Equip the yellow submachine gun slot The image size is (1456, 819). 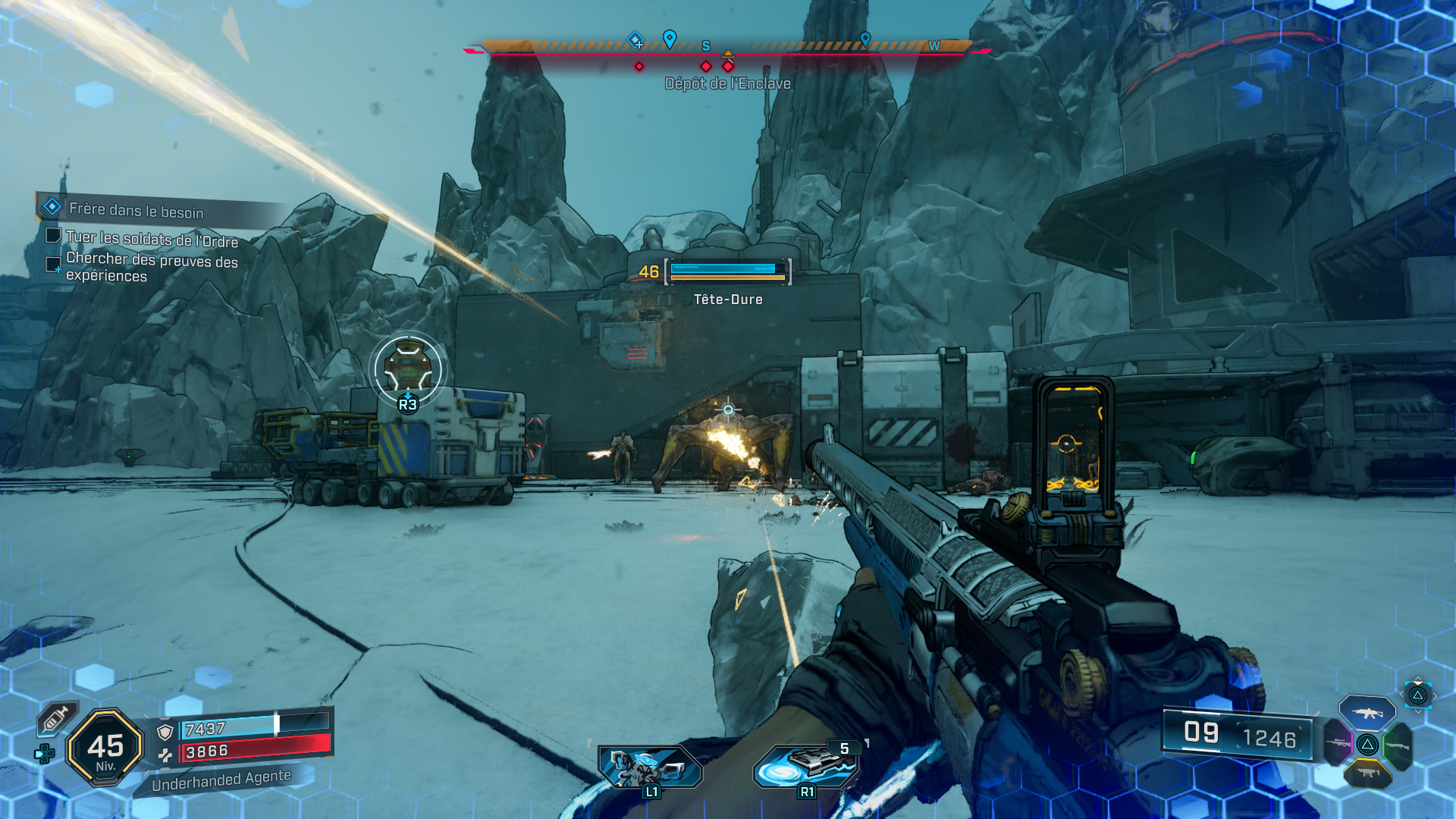pos(1367,773)
